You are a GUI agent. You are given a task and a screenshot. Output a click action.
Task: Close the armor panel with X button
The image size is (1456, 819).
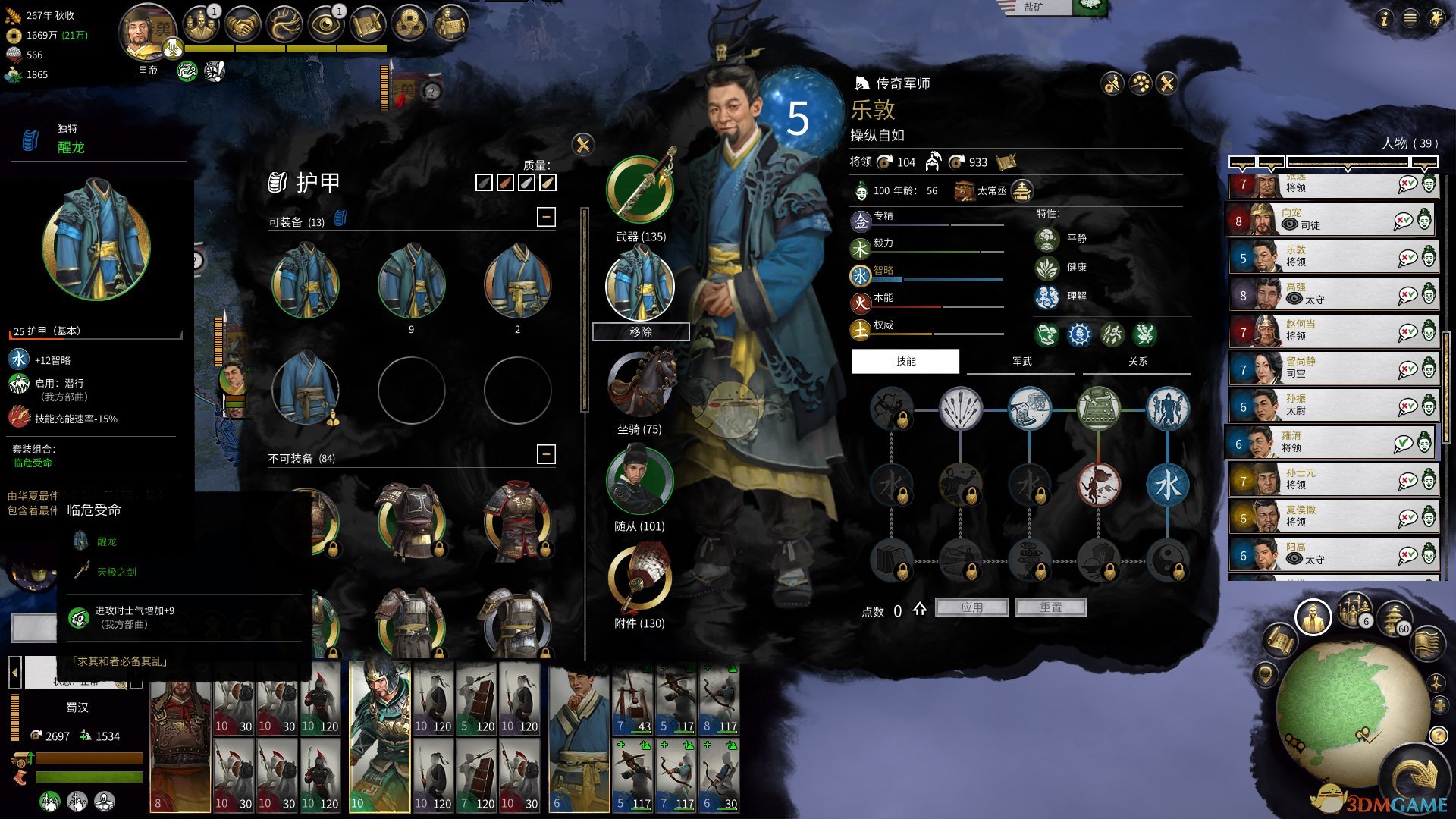tap(582, 144)
